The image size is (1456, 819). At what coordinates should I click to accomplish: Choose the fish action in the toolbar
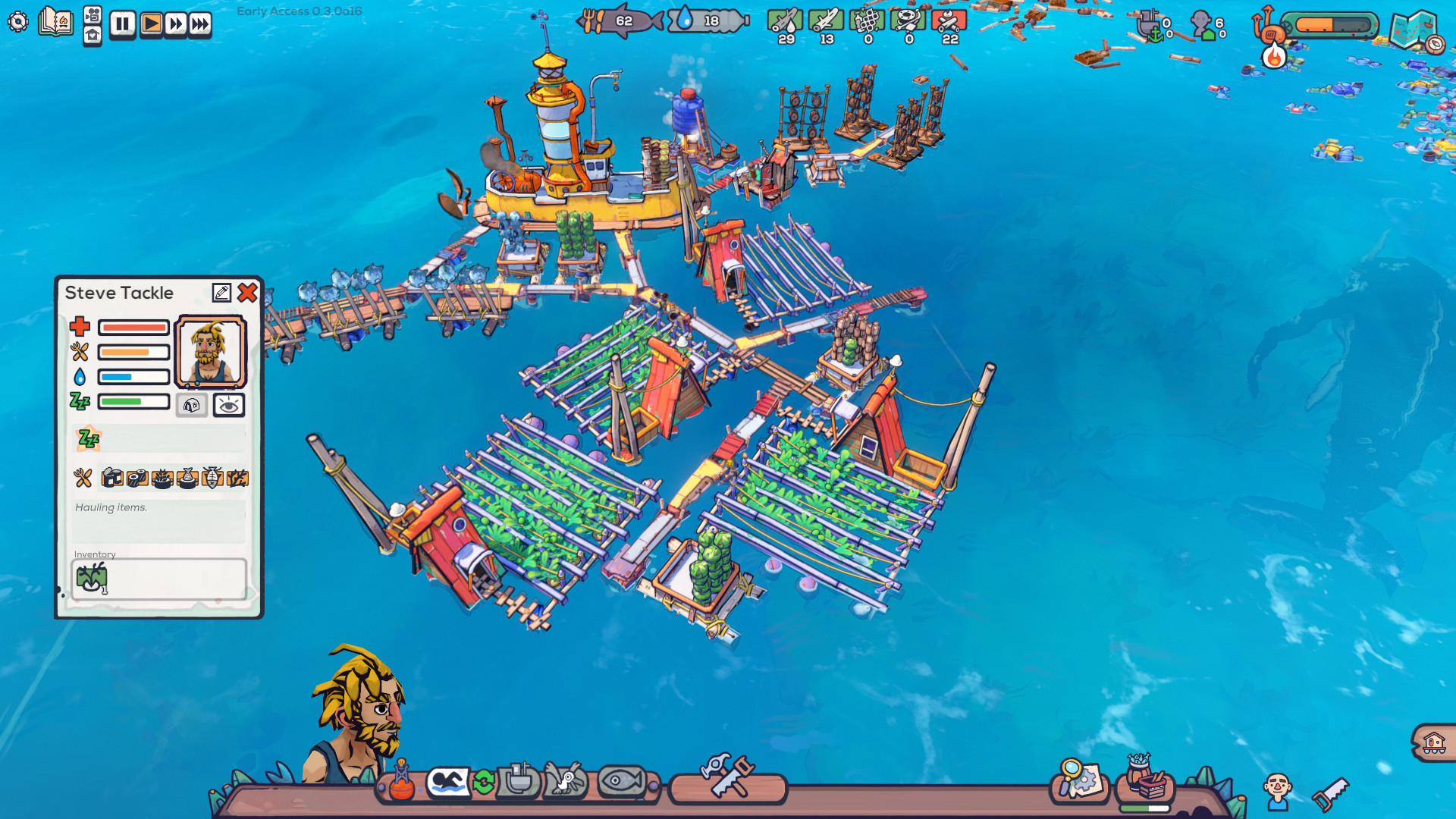click(x=621, y=781)
